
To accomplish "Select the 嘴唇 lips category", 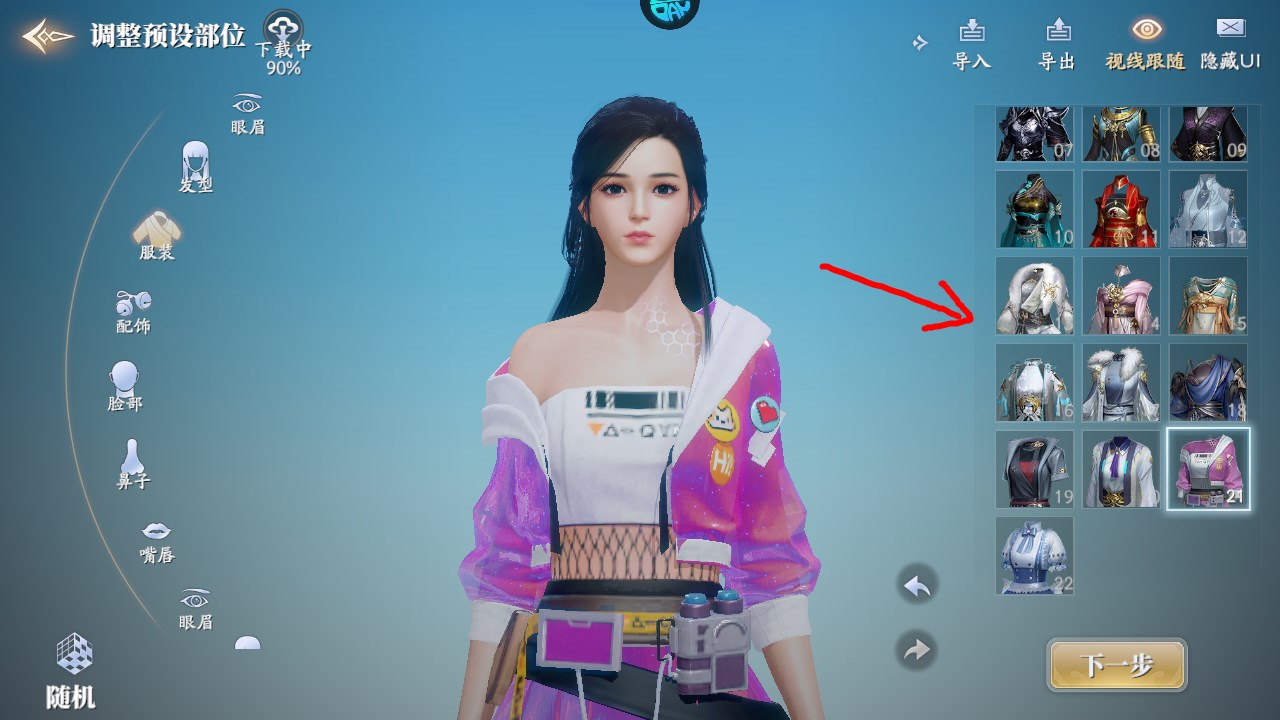I will (x=156, y=540).
